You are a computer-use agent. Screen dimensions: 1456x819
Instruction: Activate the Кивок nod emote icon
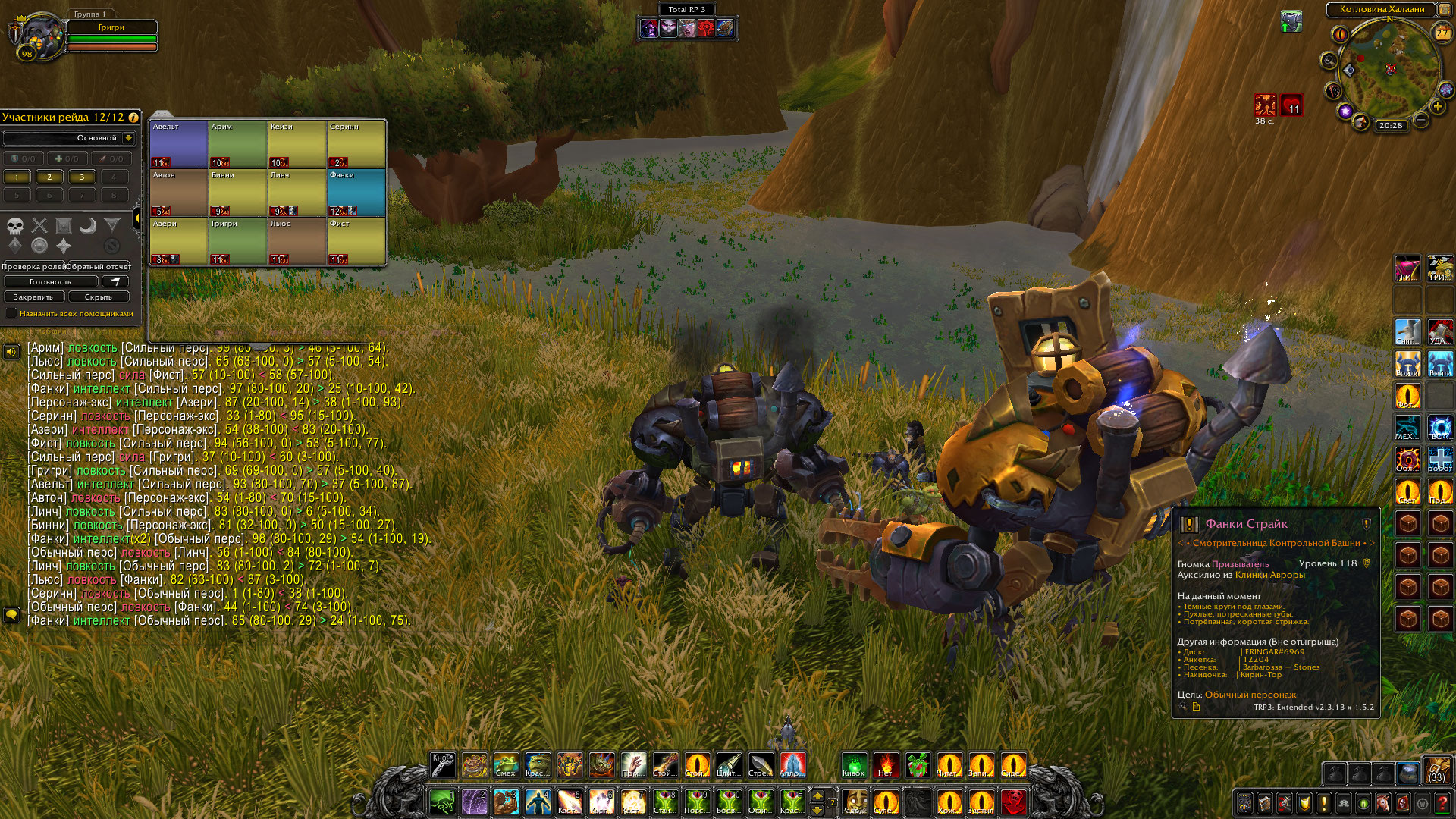854,764
